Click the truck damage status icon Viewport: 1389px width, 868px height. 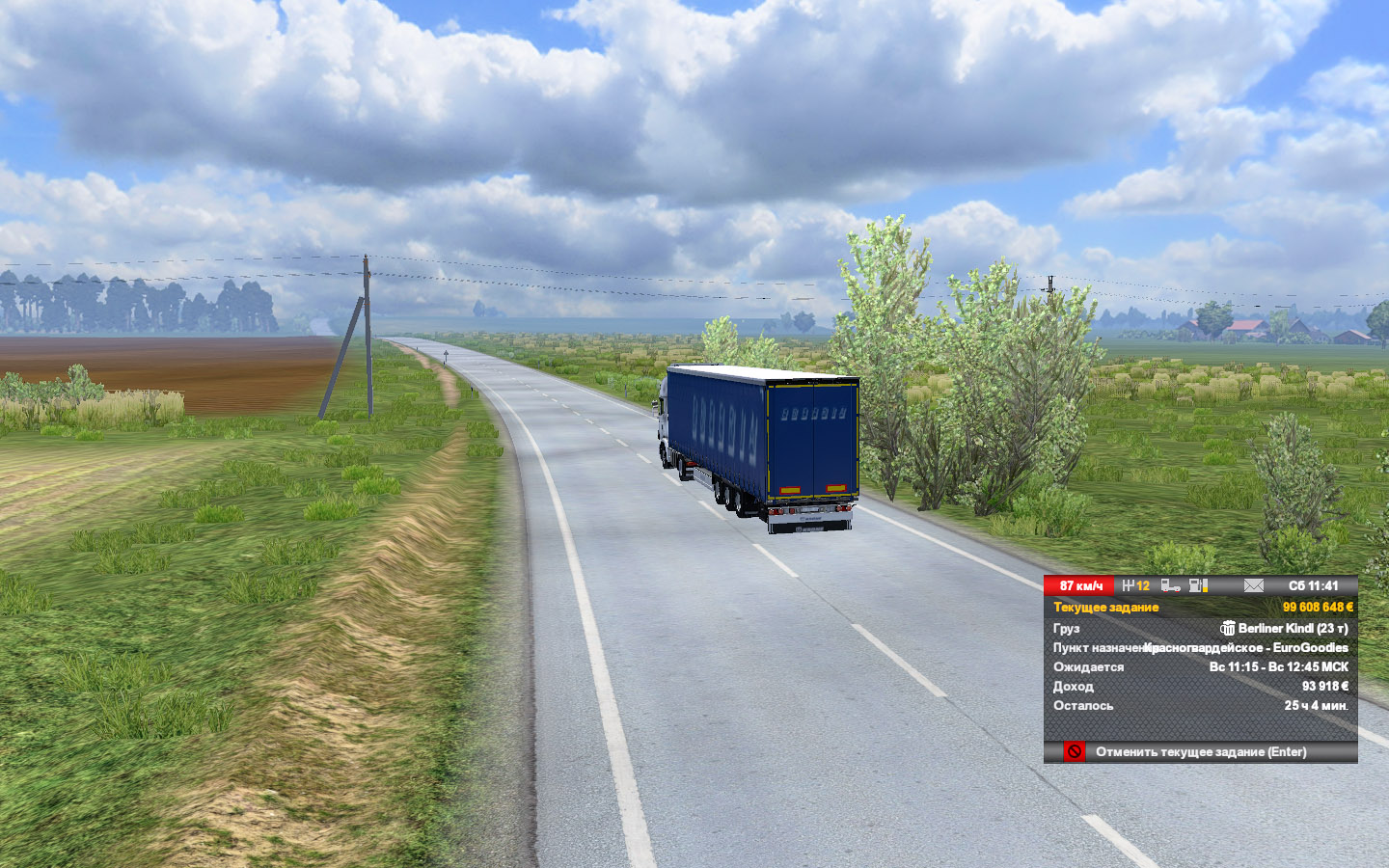[x=1170, y=585]
